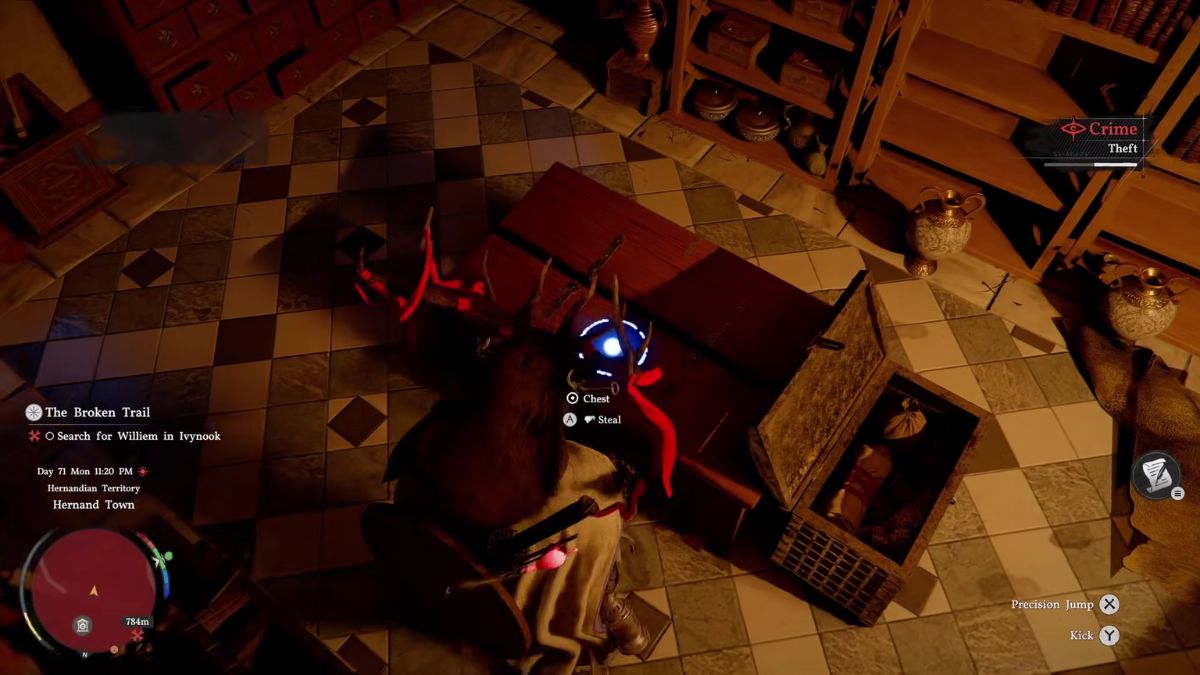Open the circular red minimap
1200x675 pixels.
(93, 589)
